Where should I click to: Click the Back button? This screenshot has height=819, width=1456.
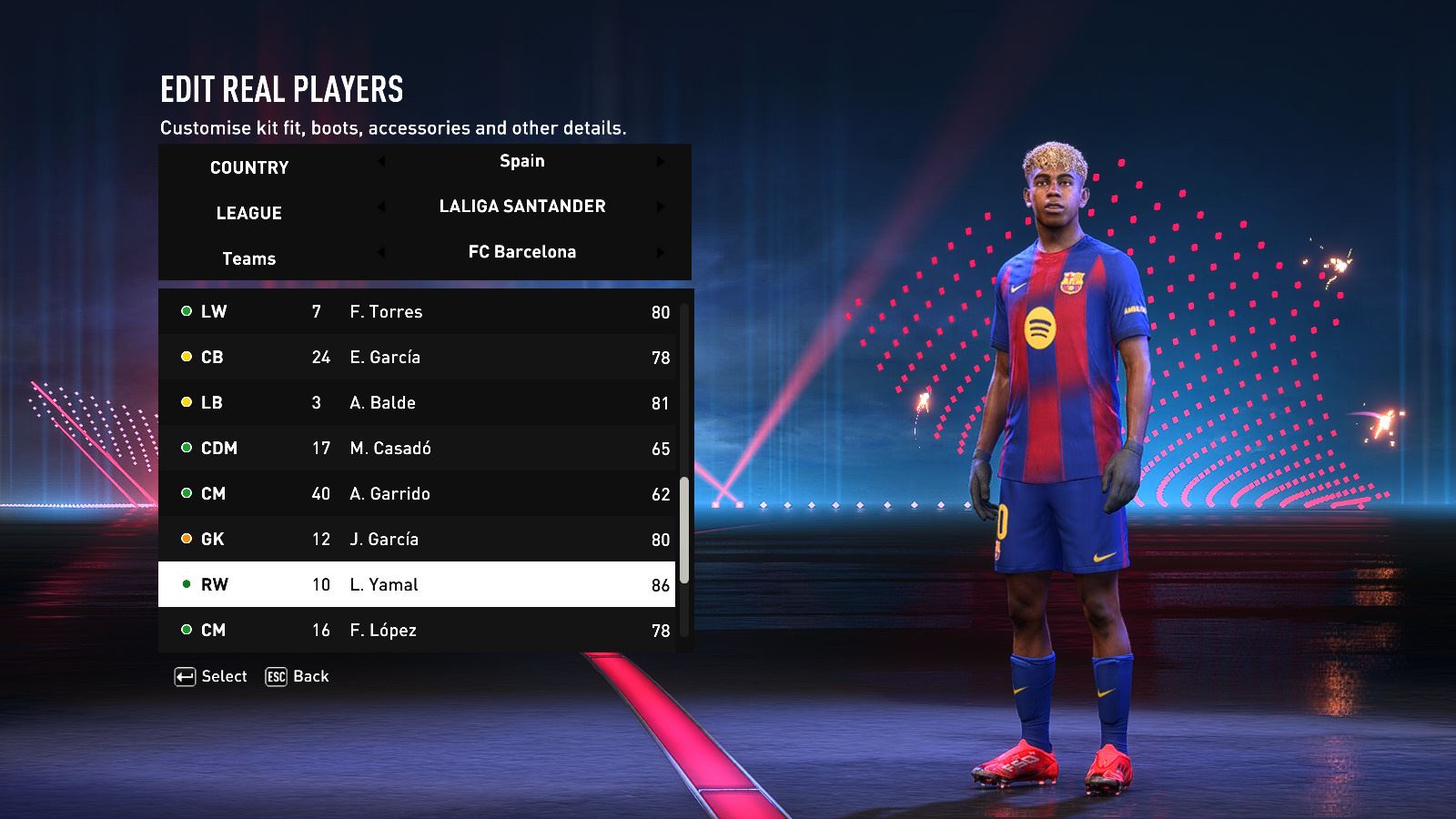coord(298,676)
